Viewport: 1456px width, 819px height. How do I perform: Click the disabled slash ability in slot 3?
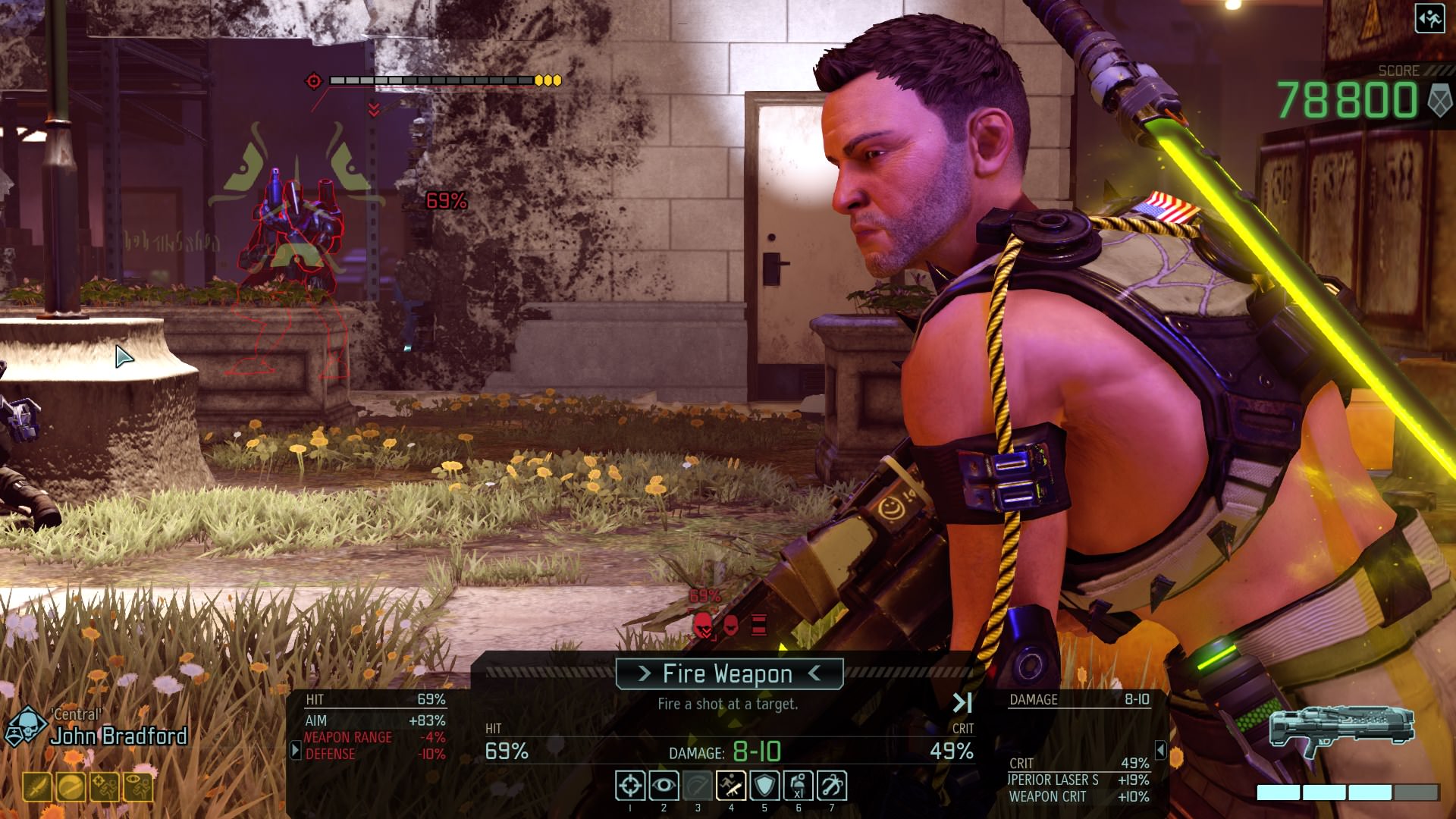tap(698, 786)
